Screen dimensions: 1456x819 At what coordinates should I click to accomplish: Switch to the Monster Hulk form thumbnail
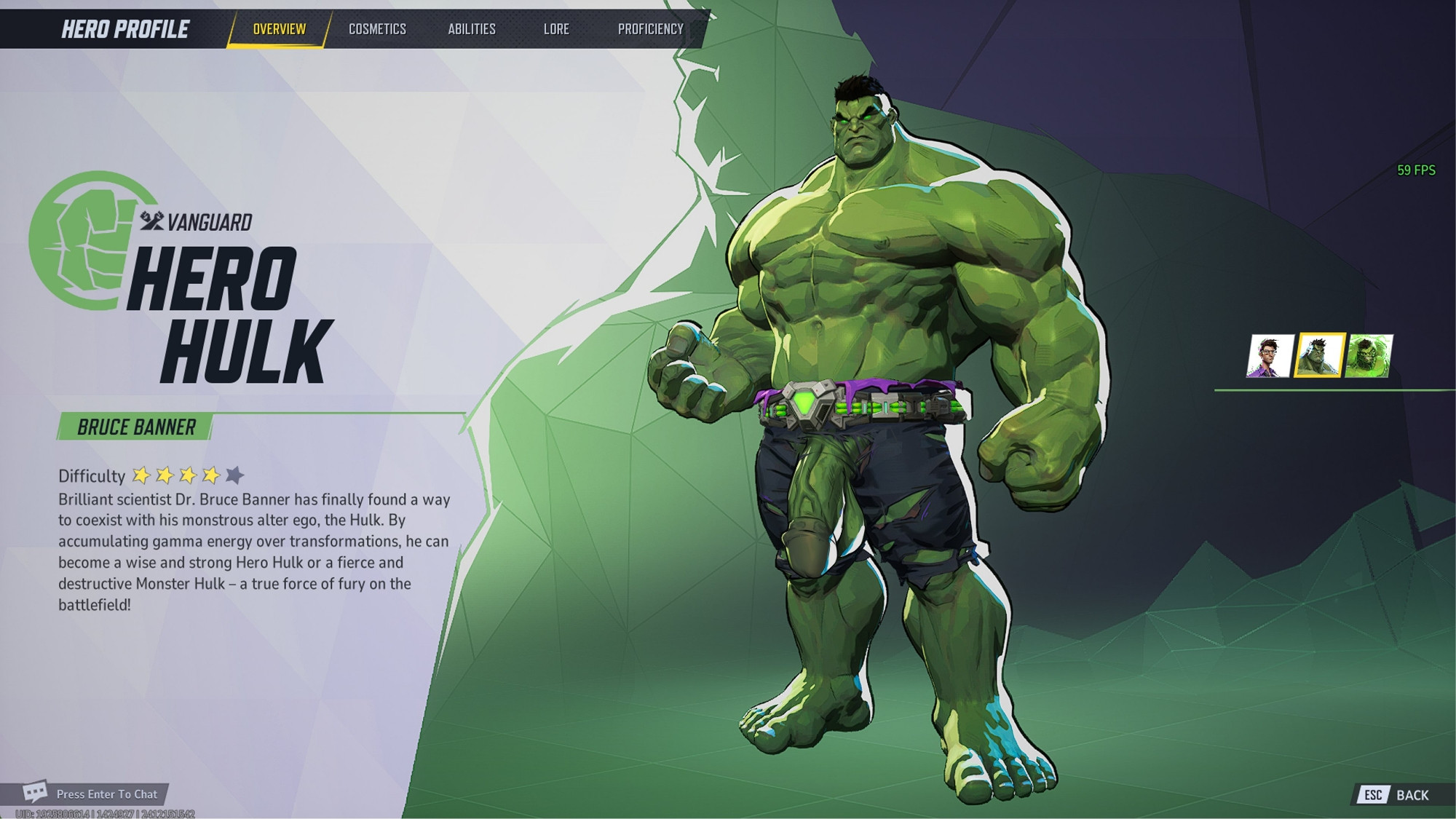(1369, 356)
